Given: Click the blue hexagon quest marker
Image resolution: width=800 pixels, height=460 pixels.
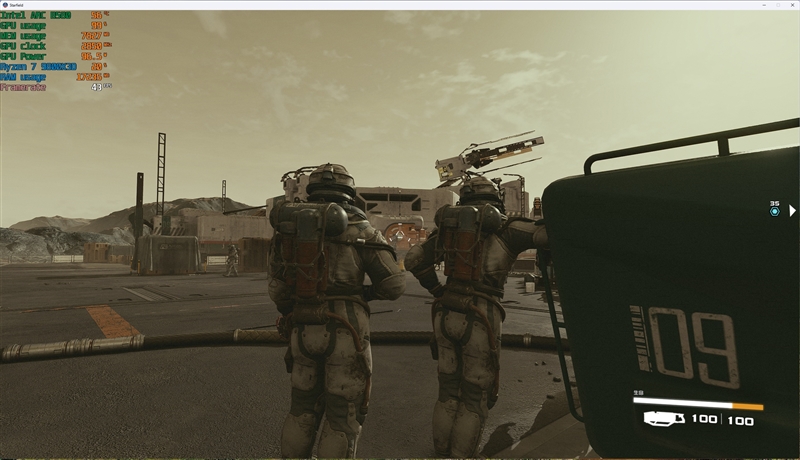Looking at the screenshot, I should coord(774,212).
